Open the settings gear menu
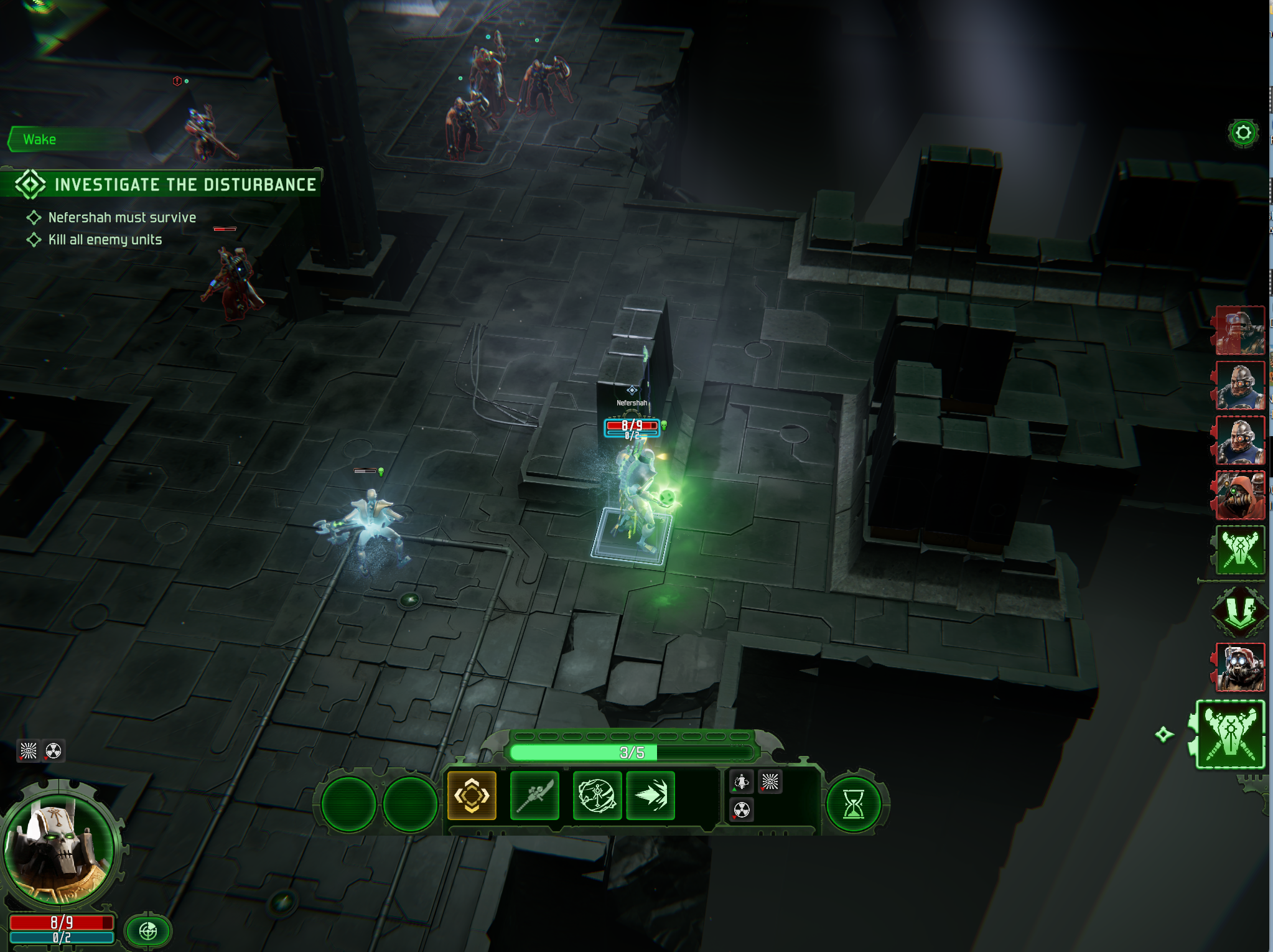 [1243, 133]
